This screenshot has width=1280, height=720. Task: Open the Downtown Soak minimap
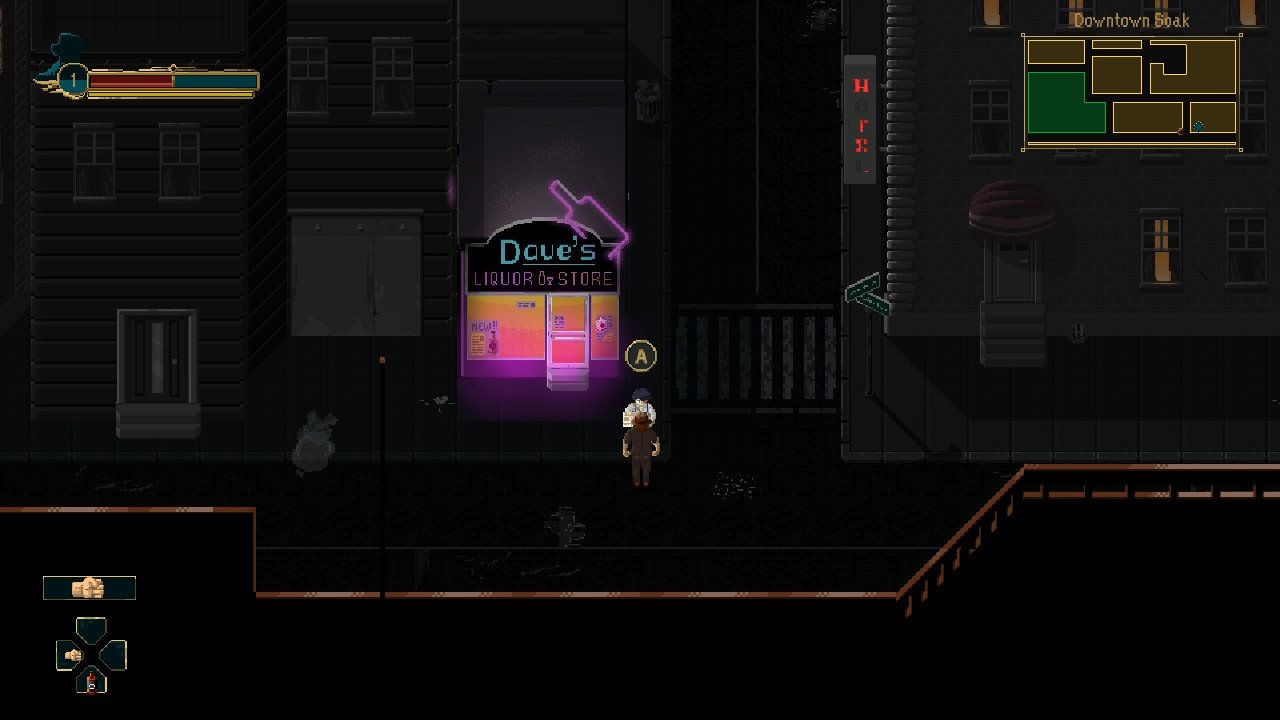(x=1131, y=92)
